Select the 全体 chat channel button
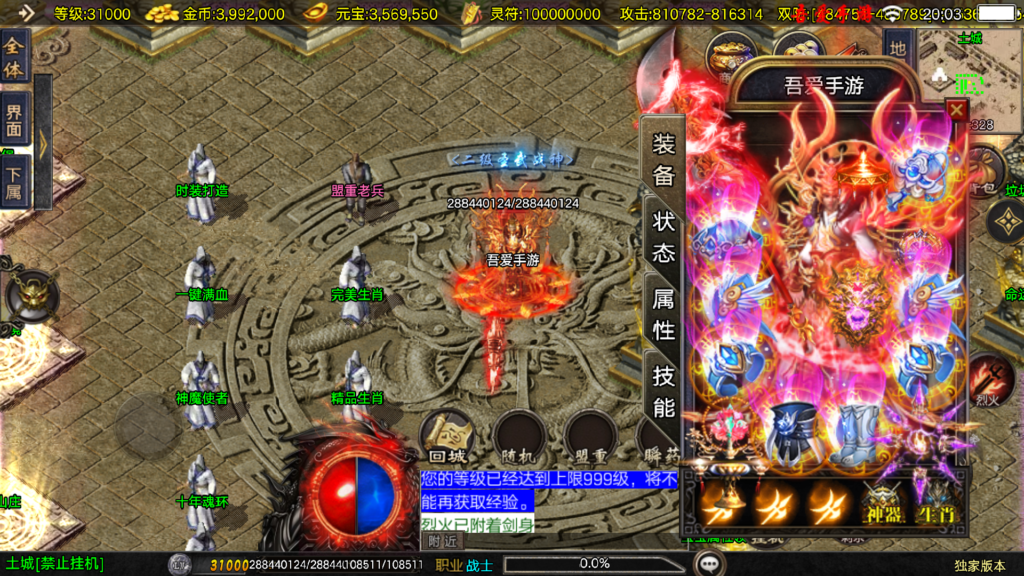 click(x=14, y=55)
